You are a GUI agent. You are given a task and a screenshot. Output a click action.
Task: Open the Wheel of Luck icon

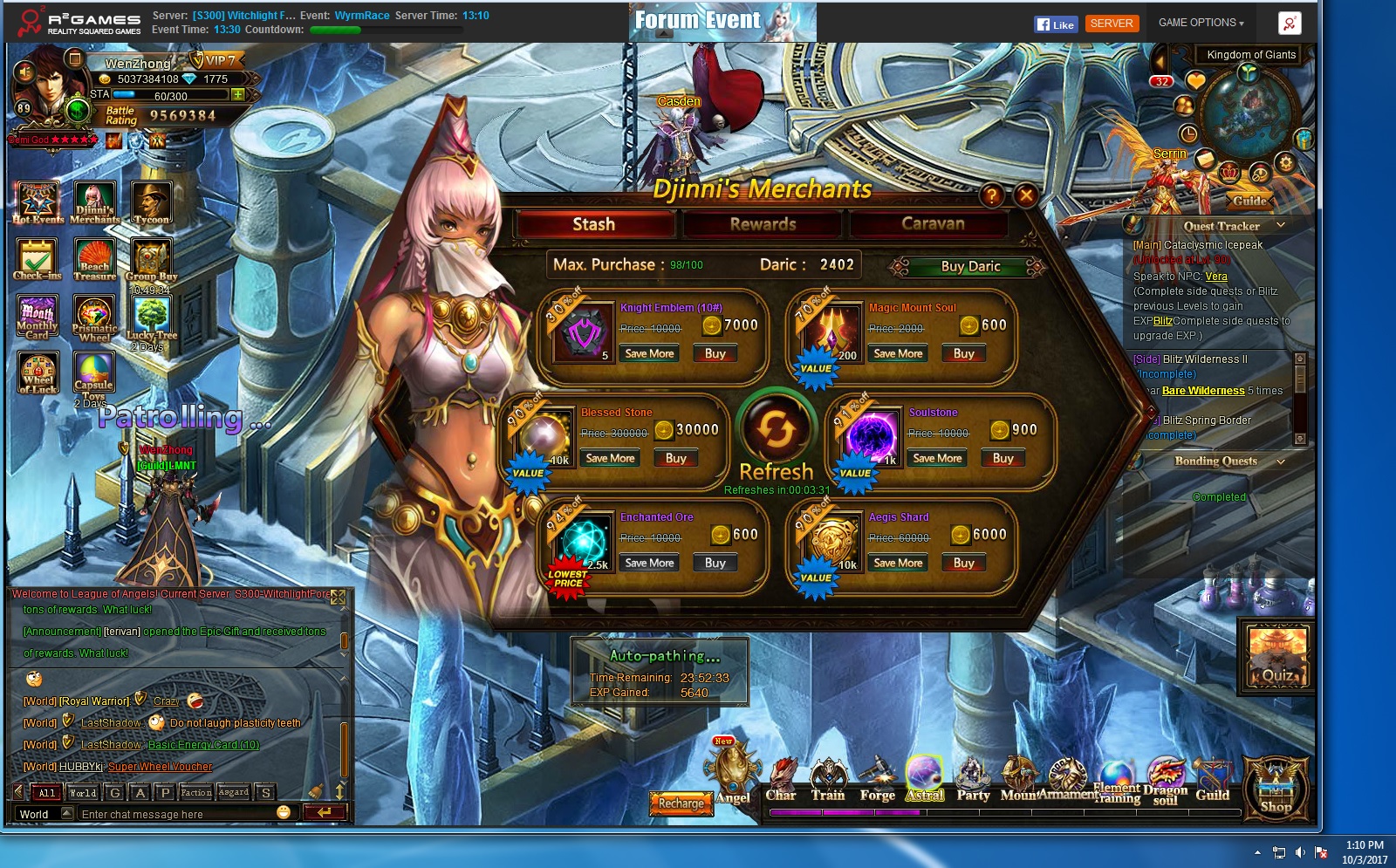coord(38,372)
